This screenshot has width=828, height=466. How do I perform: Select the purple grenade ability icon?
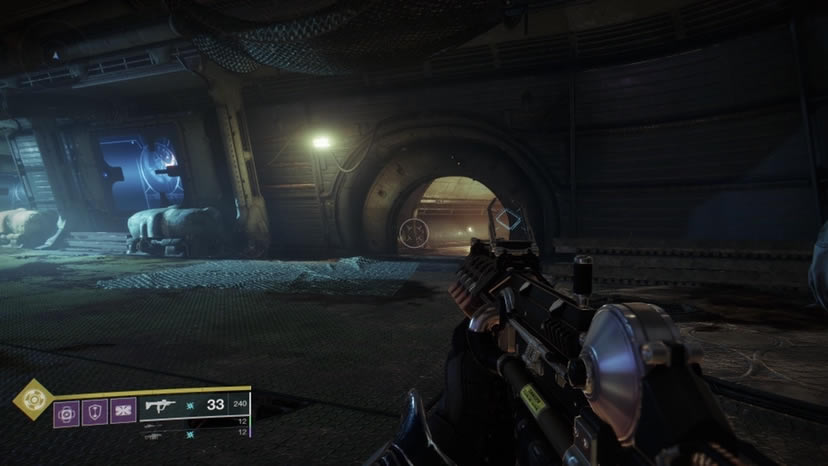click(67, 411)
